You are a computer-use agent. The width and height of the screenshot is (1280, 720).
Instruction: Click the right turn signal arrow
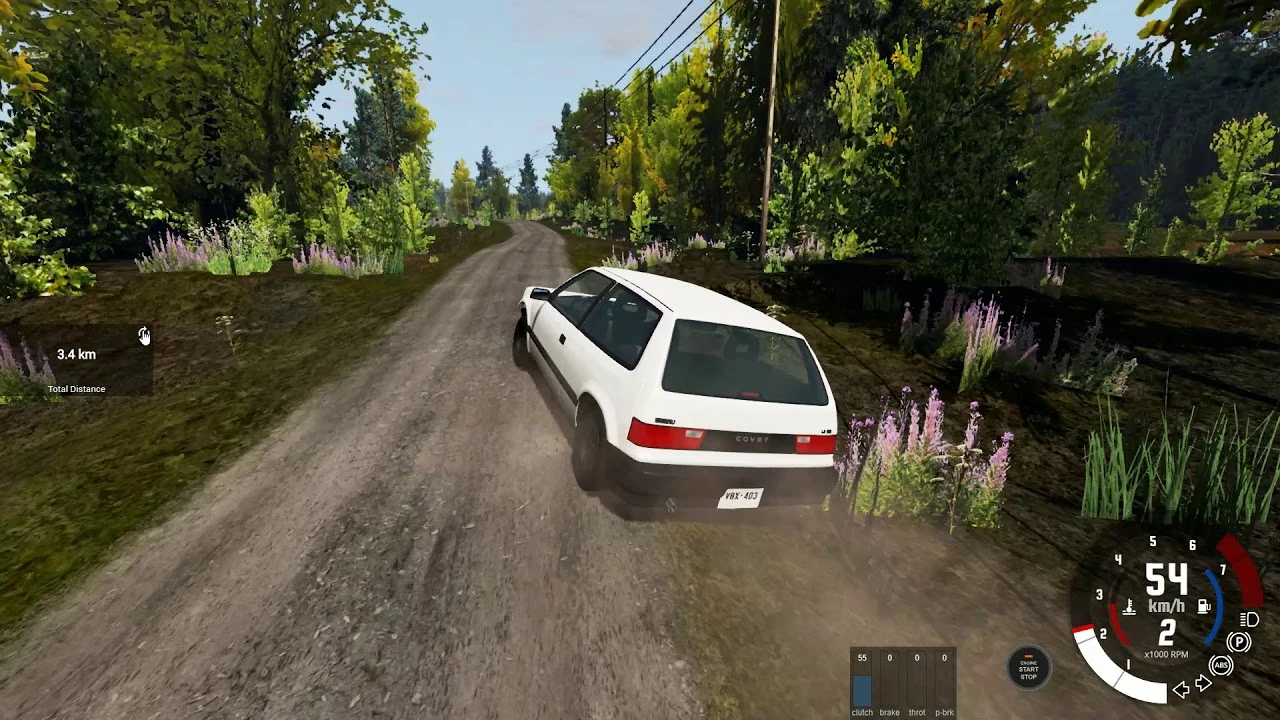tap(1203, 683)
